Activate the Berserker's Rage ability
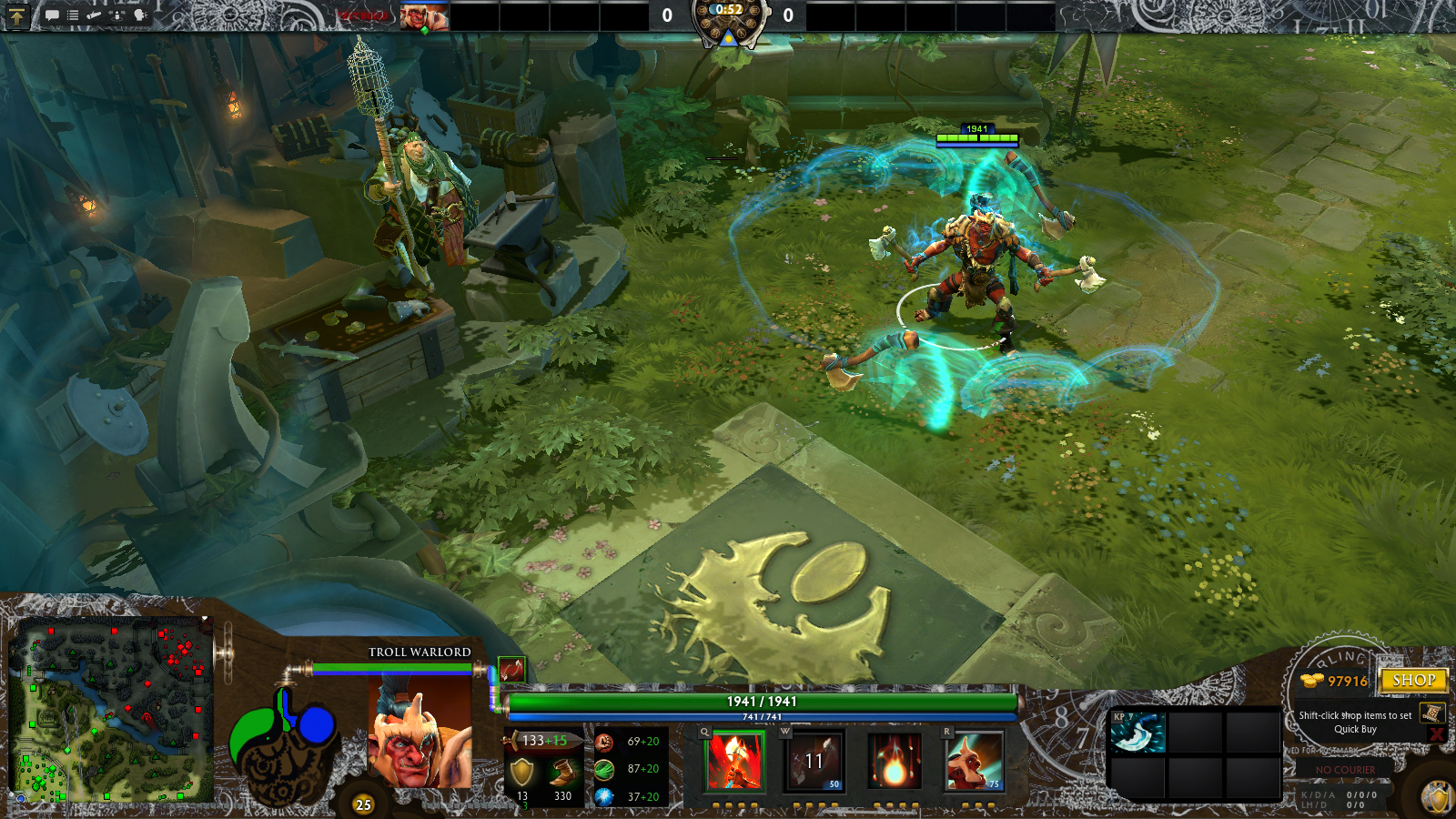This screenshot has width=1456, height=819. 735,761
